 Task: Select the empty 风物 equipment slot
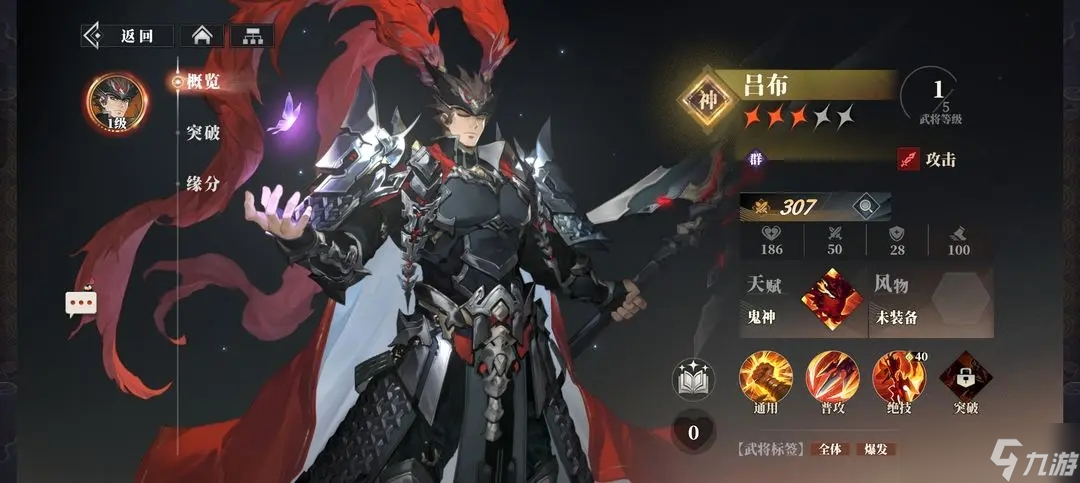click(959, 299)
